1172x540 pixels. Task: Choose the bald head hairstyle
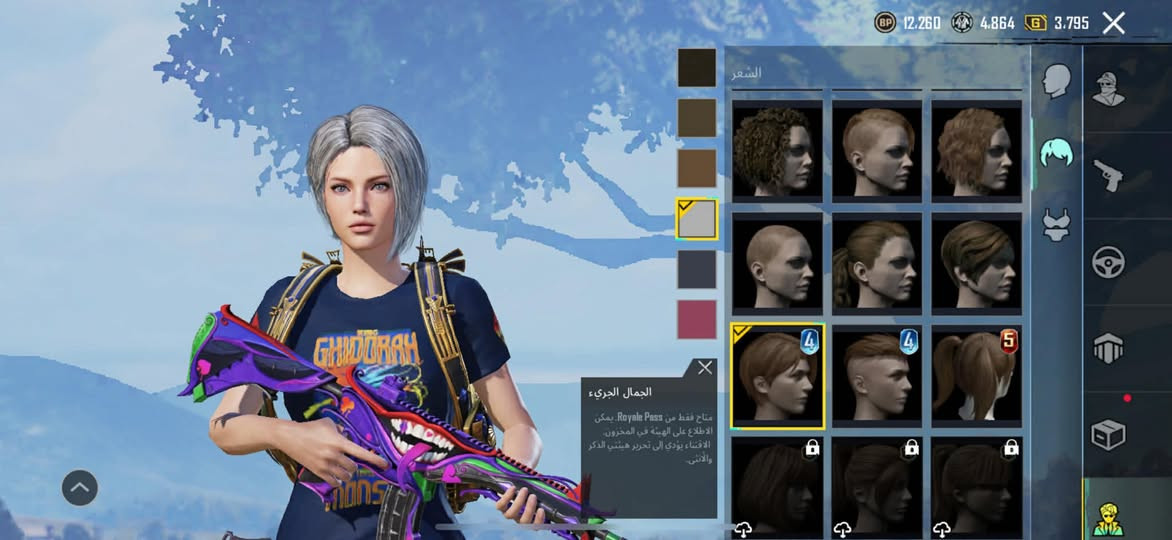[777, 263]
